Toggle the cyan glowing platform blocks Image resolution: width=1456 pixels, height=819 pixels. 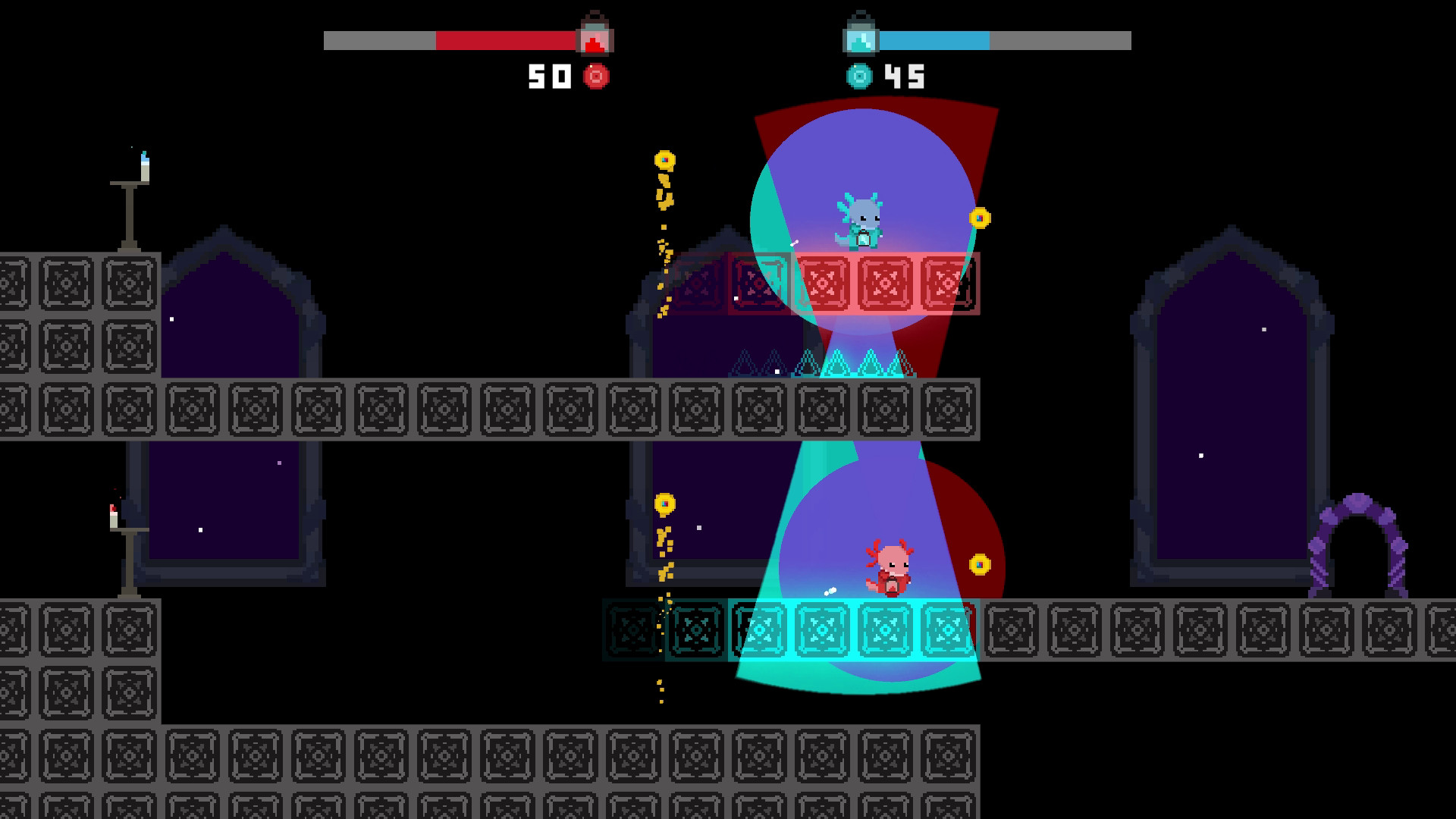(x=857, y=628)
